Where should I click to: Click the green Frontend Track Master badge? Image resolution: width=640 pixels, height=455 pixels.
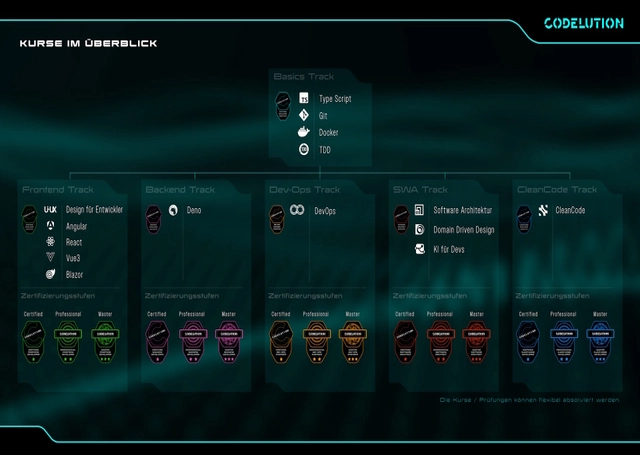(x=105, y=339)
